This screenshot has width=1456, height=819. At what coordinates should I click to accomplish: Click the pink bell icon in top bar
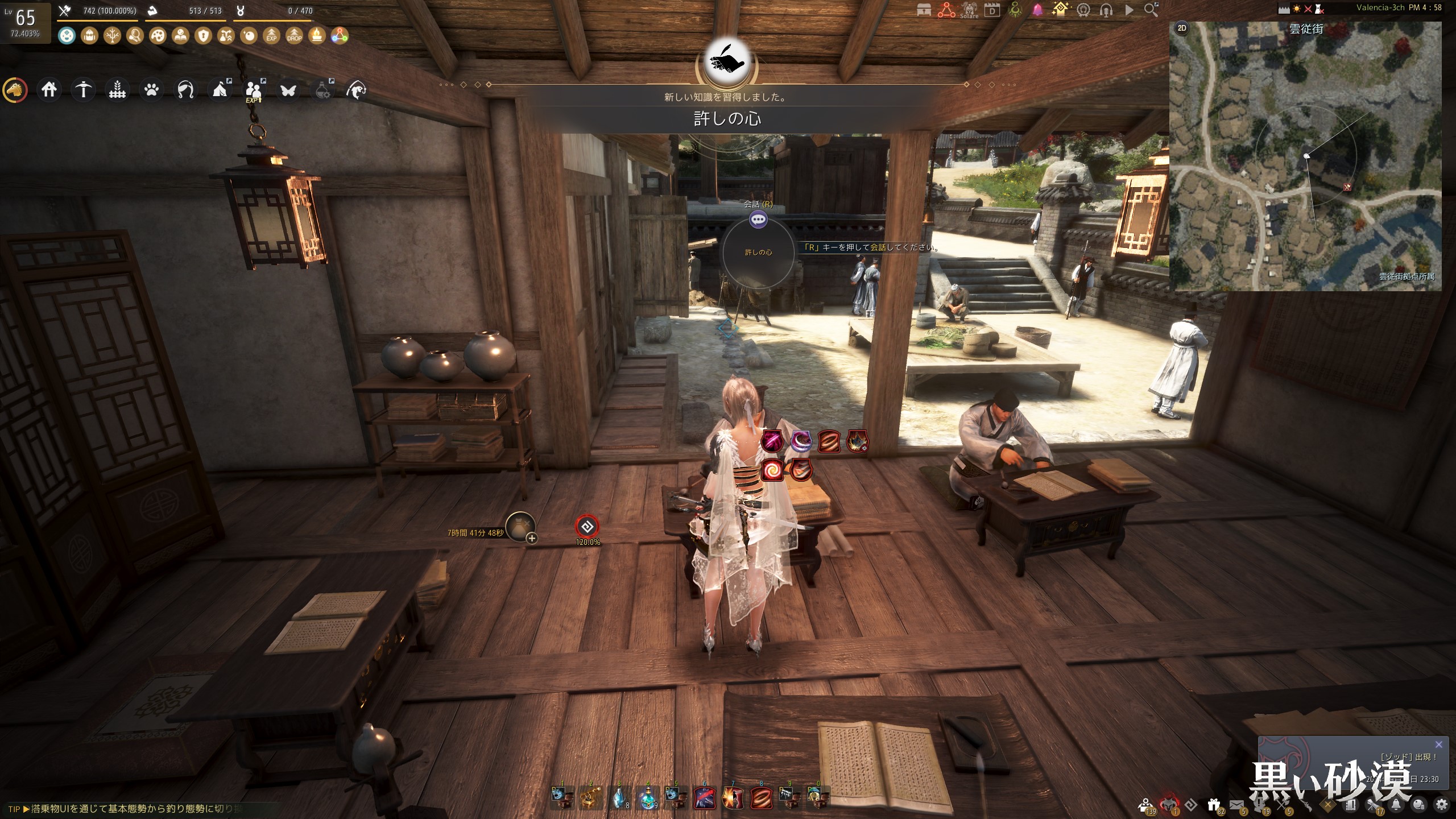click(x=1037, y=10)
